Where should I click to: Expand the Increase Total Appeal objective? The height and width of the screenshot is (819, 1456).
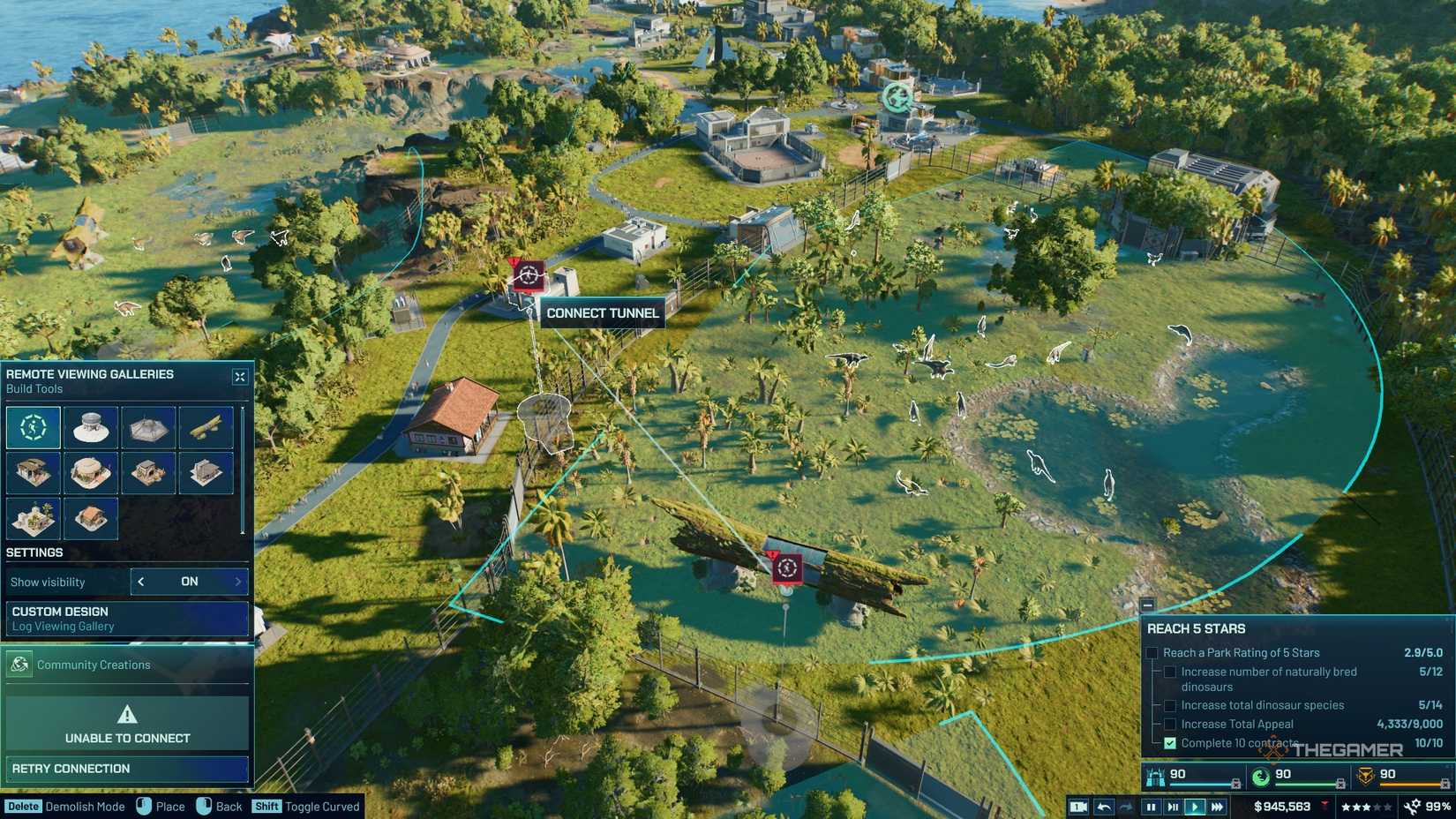point(1170,724)
